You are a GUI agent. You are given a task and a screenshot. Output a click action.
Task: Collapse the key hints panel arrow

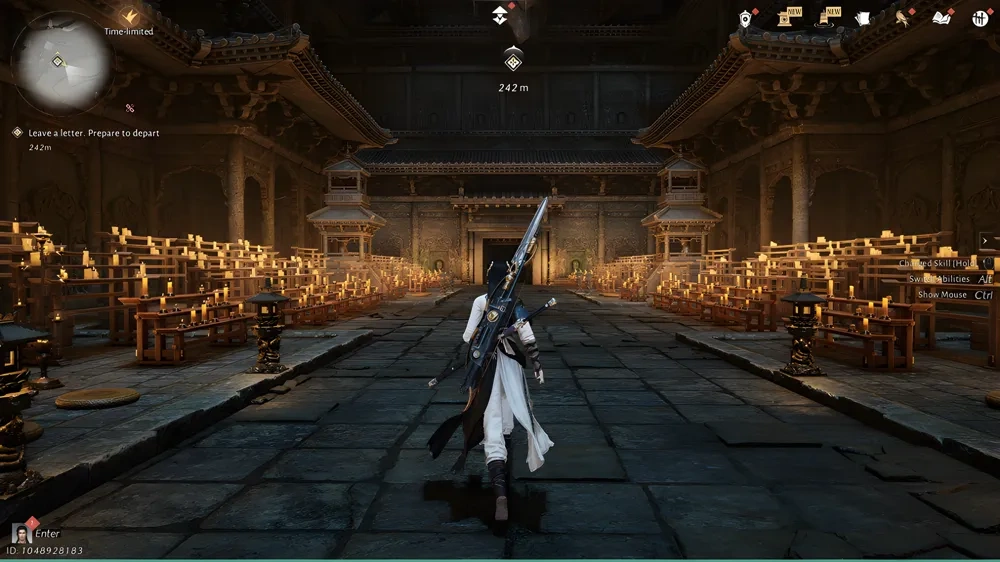coord(985,240)
